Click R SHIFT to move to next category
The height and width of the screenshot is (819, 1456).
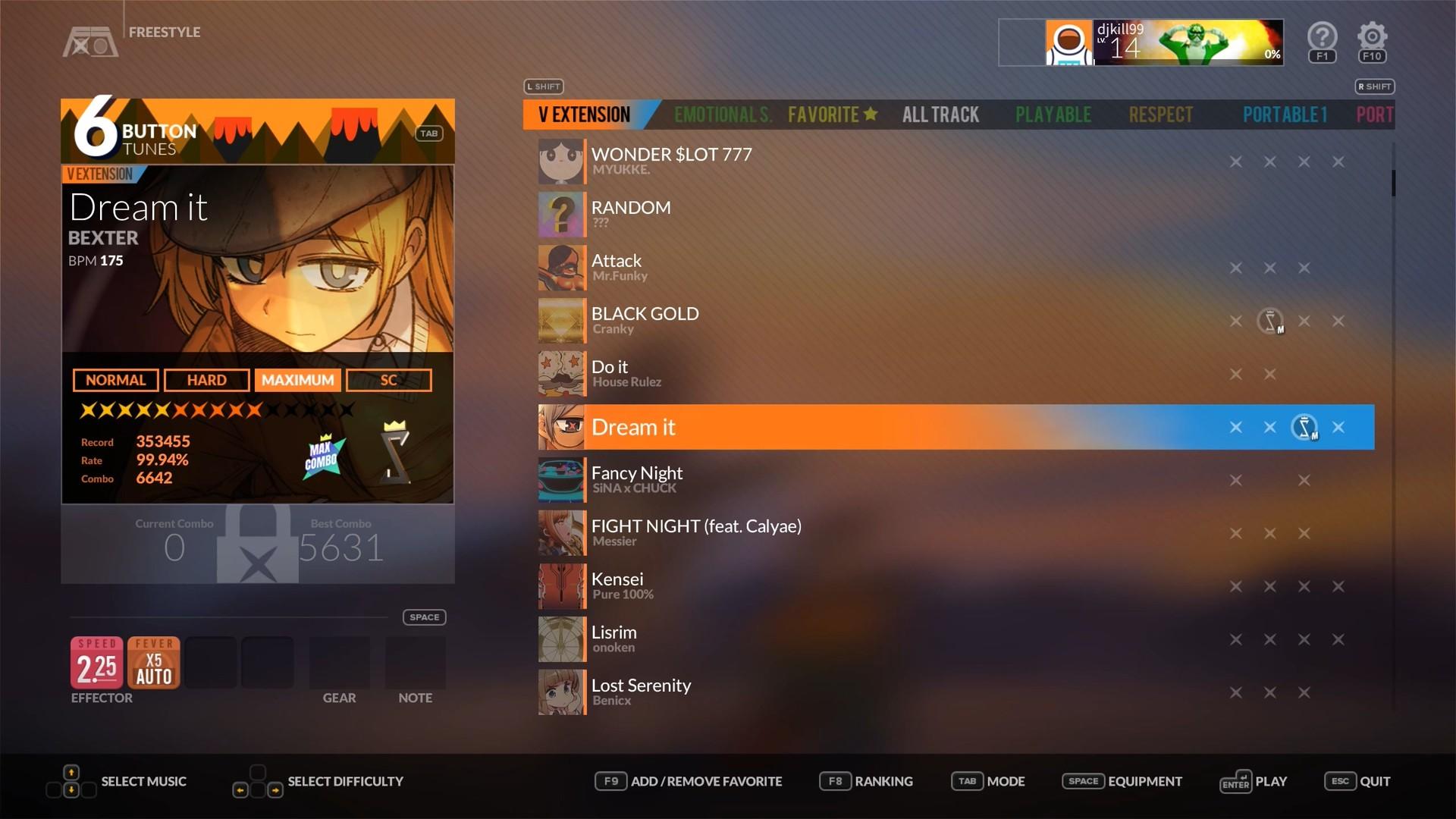[1374, 86]
